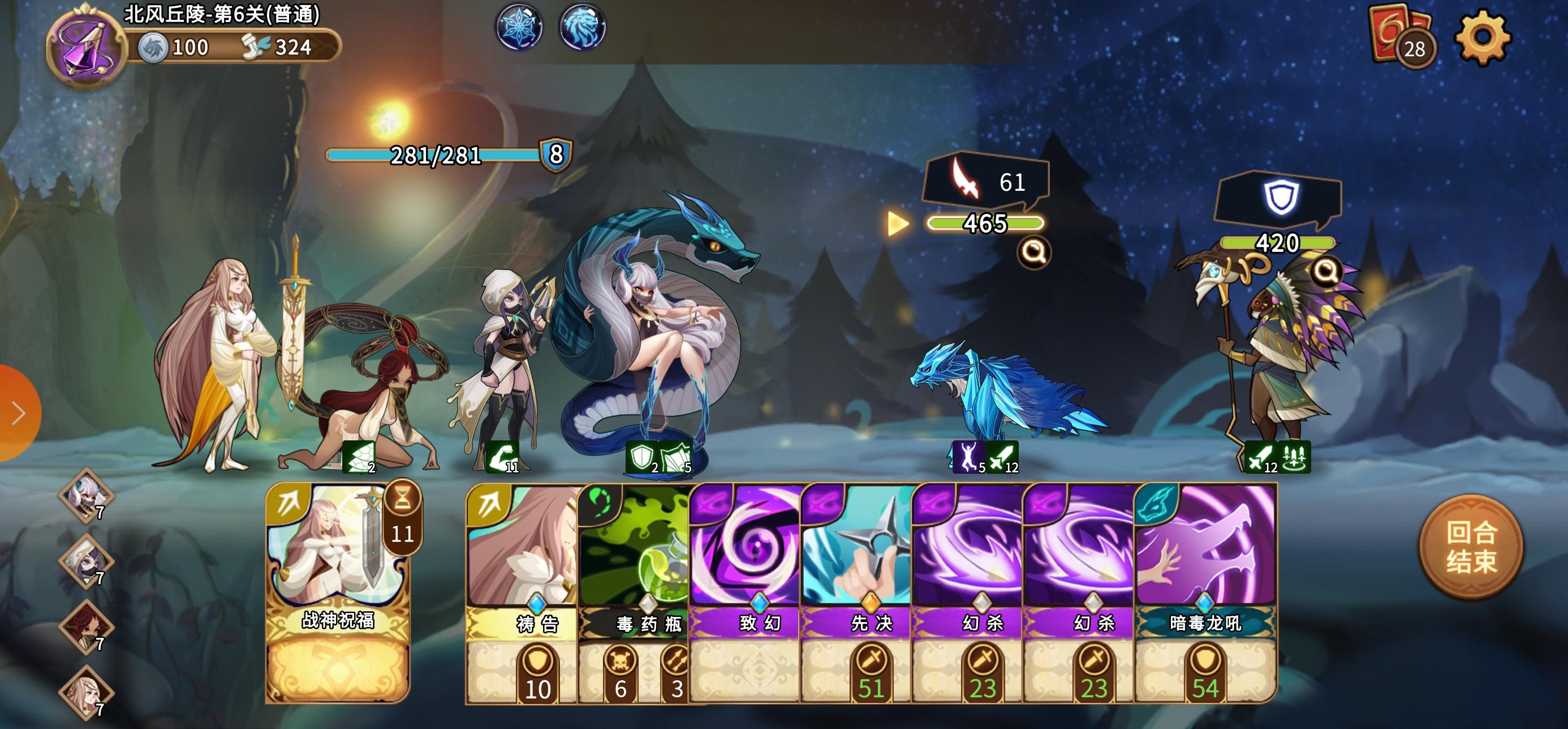Viewport: 1568px width, 729px height.
Task: Inspect the feathered shaman enemy magnifier
Action: (1326, 271)
